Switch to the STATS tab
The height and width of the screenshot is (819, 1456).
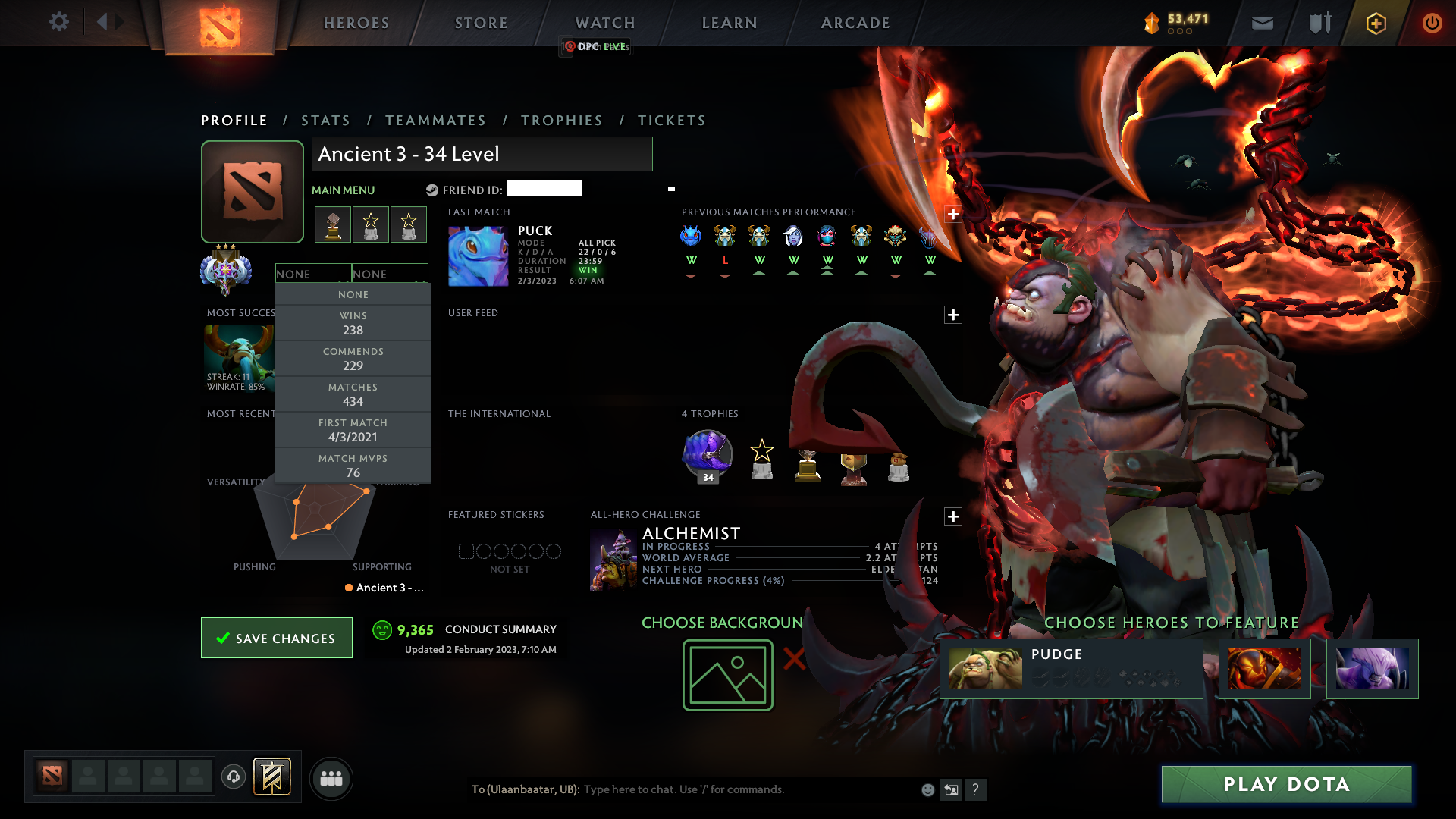(325, 120)
